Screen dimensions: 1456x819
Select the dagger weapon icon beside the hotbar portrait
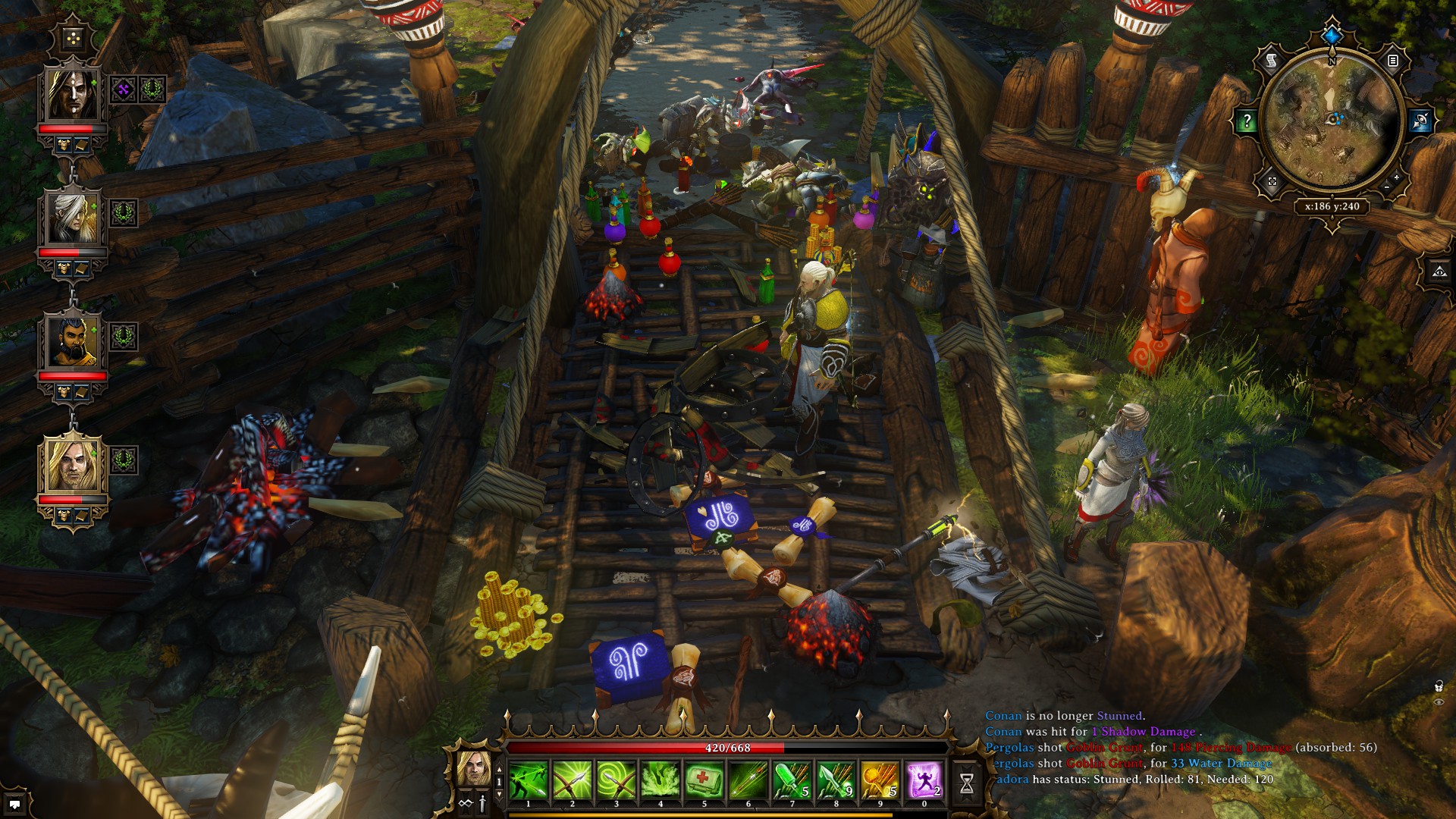click(x=482, y=802)
